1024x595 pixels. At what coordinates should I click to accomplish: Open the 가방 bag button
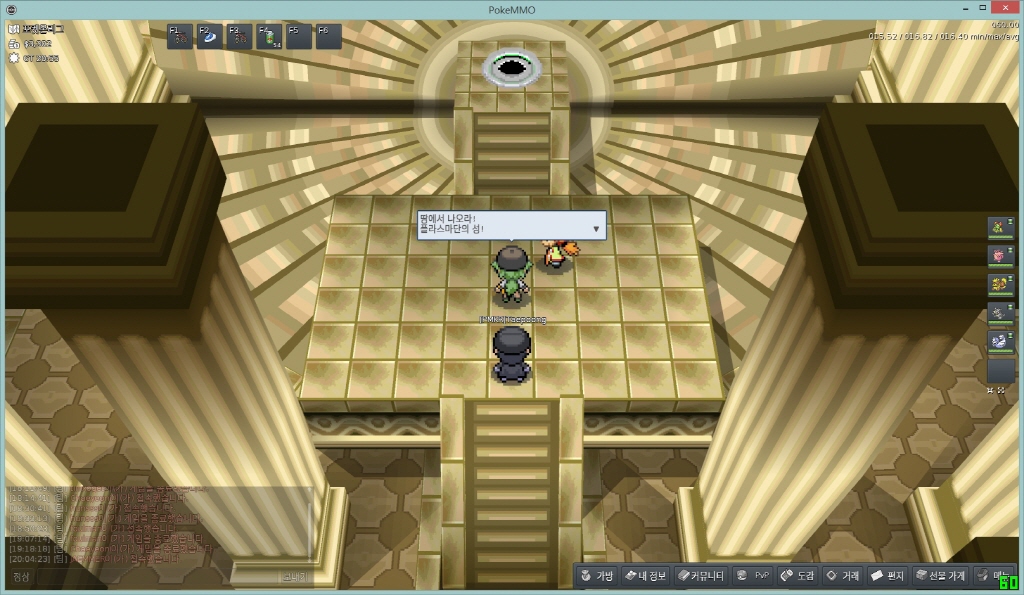[x=597, y=576]
